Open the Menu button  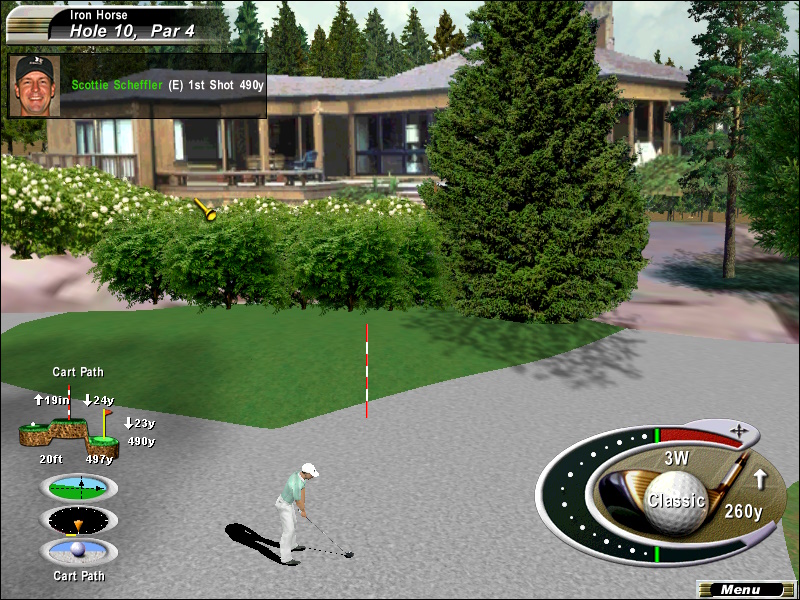(739, 590)
